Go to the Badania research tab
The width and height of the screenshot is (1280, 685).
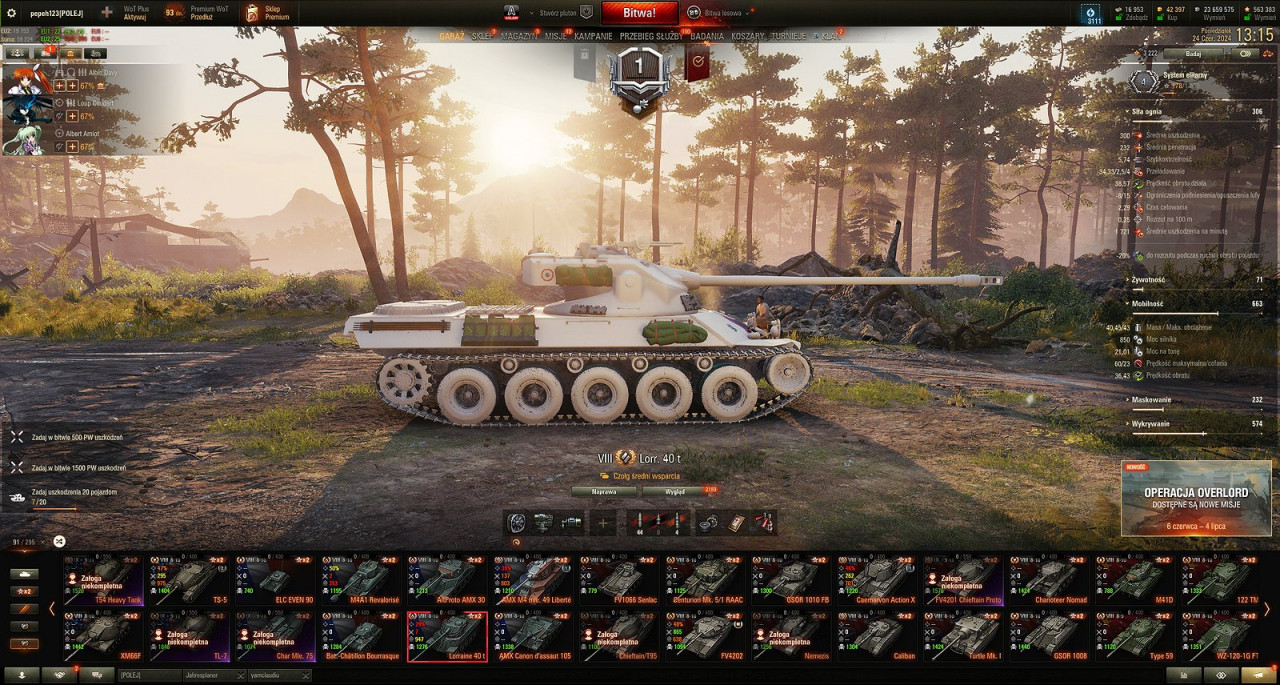tap(707, 36)
